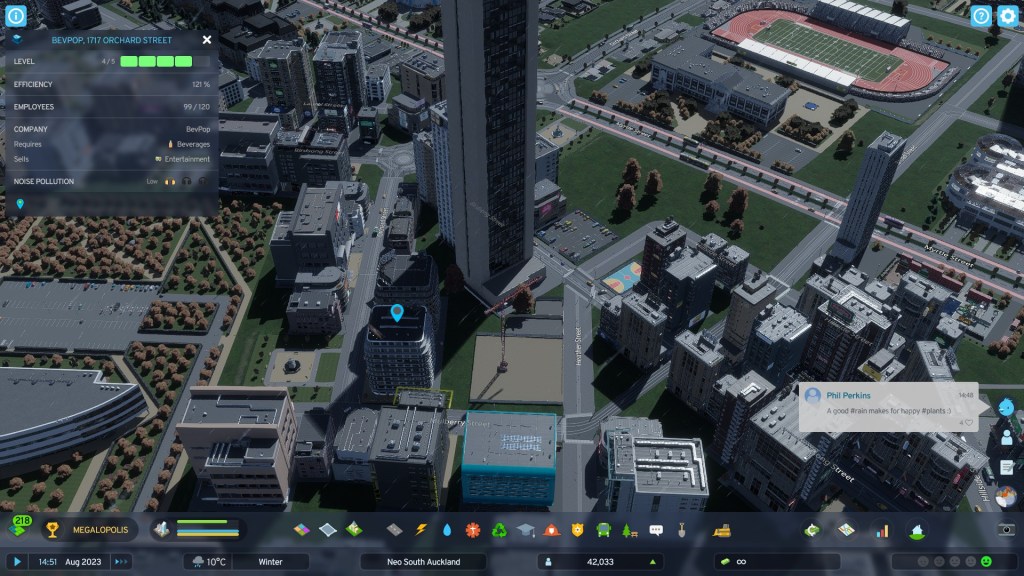
Task: Open the help question mark button
Action: 981,16
